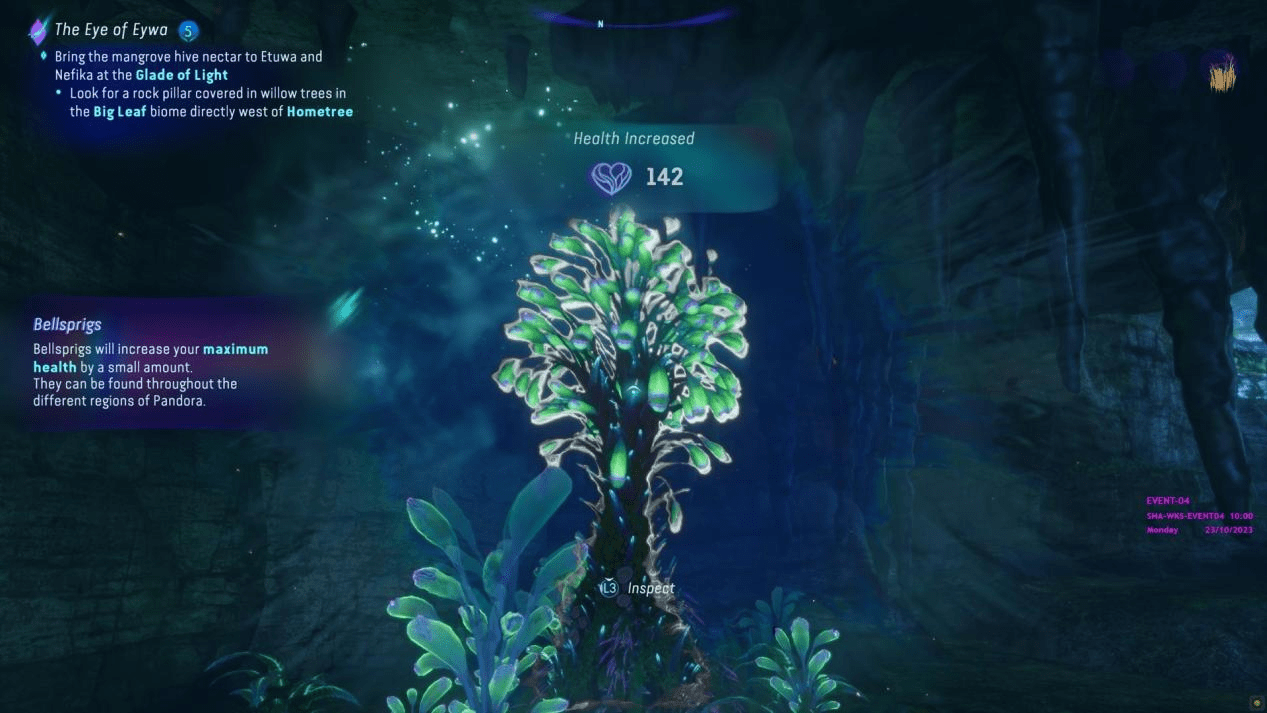Select the tan grass tuft item icon
The height and width of the screenshot is (713, 1267).
tap(1222, 74)
